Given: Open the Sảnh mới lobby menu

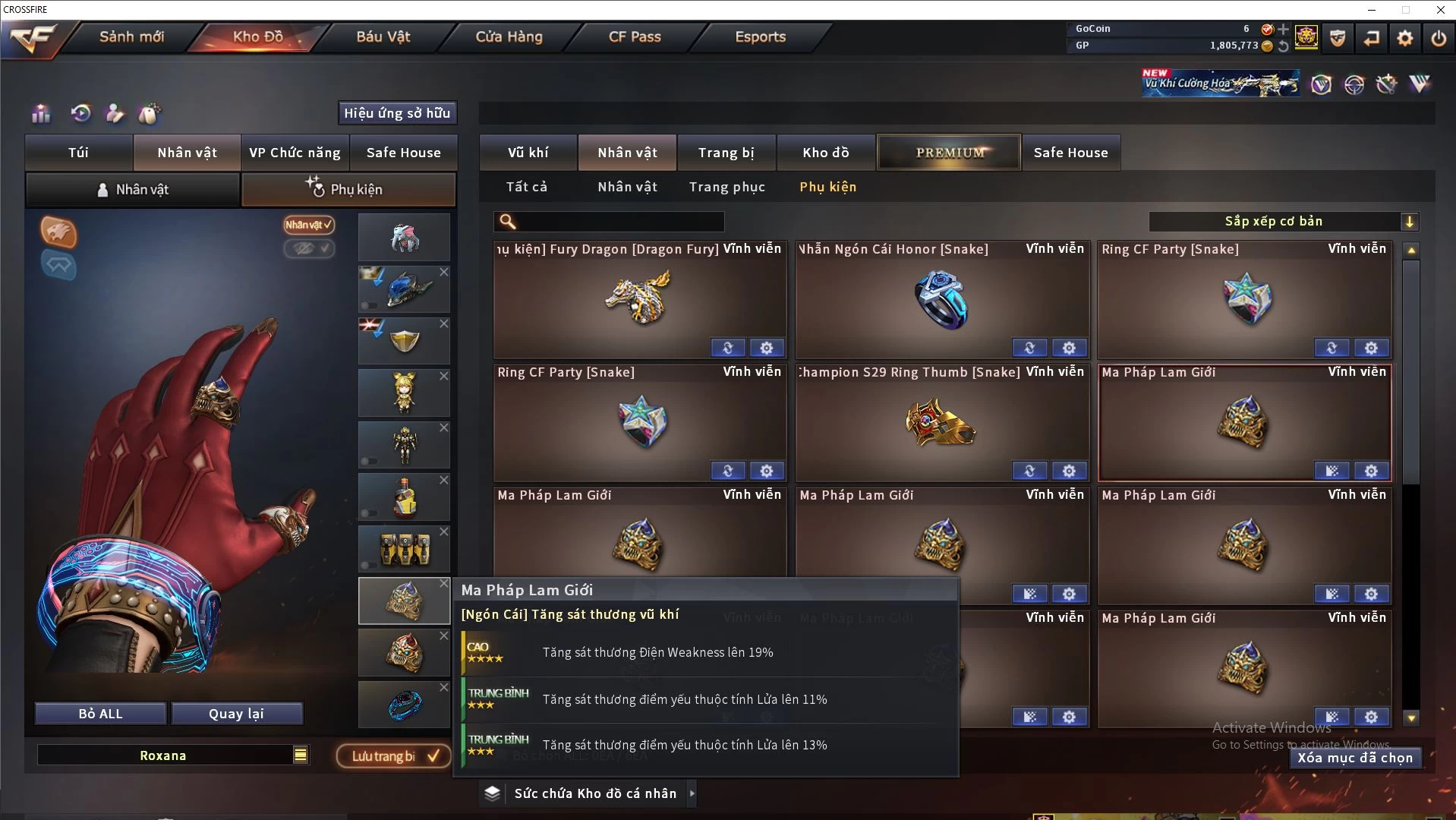Looking at the screenshot, I should pyautogui.click(x=131, y=36).
